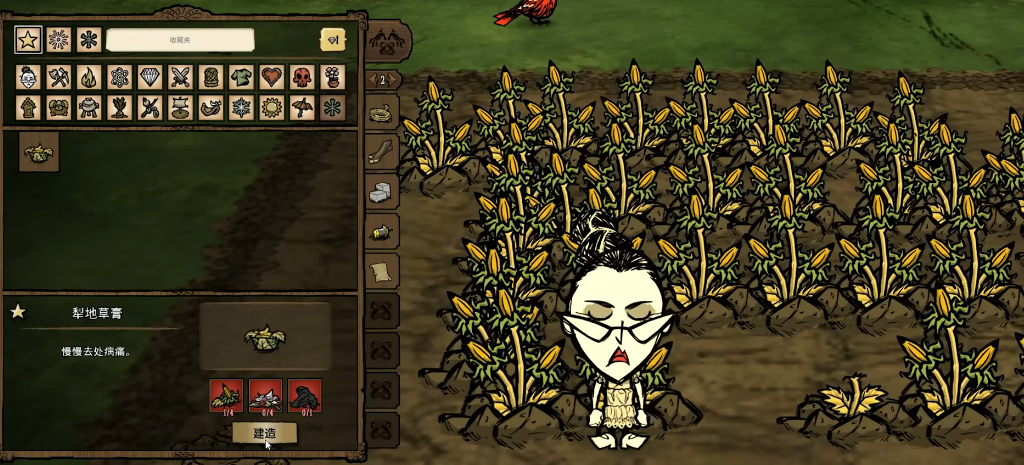Click the crafting search field
This screenshot has height=465, width=1024.
pos(180,40)
